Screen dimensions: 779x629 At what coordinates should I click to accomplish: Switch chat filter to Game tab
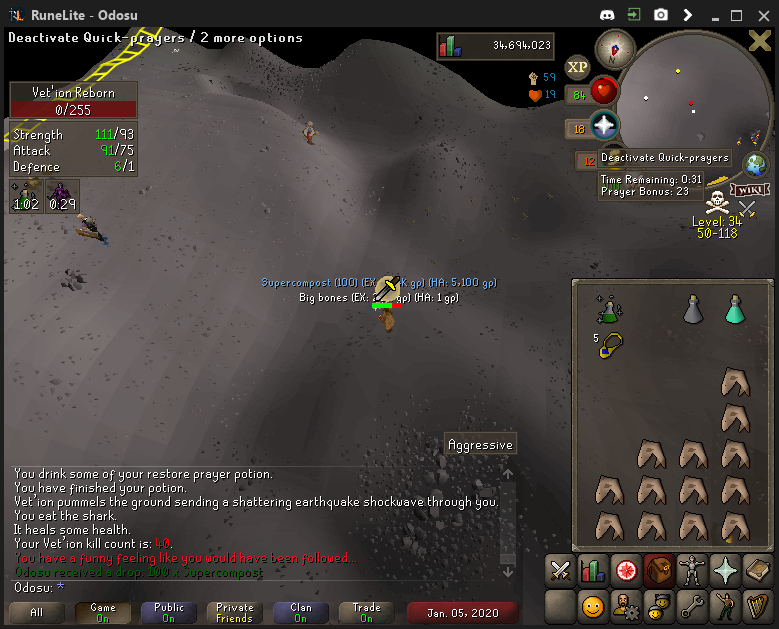[103, 612]
